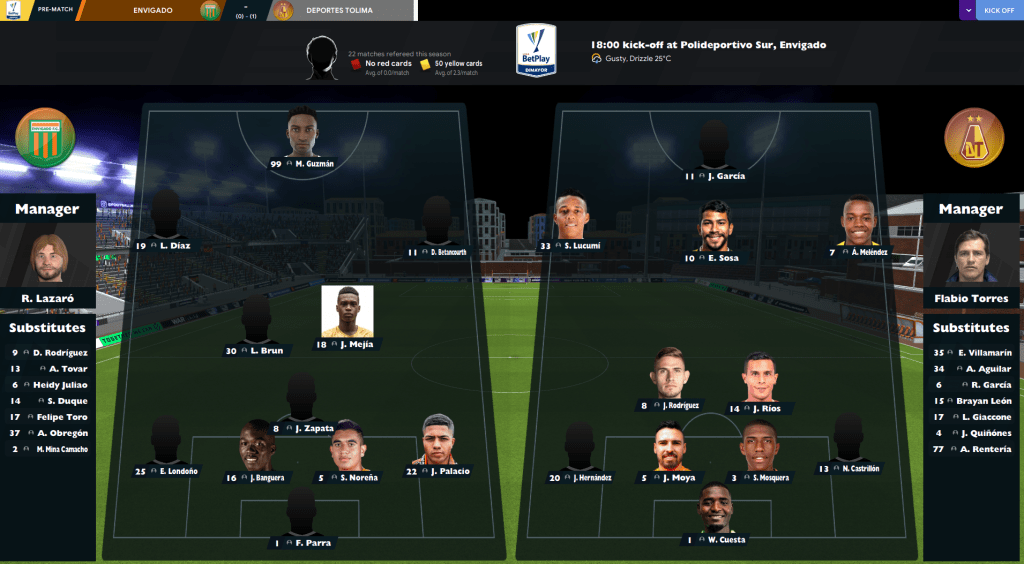
Task: Select goalkeeper F. Parra
Action: (301, 512)
